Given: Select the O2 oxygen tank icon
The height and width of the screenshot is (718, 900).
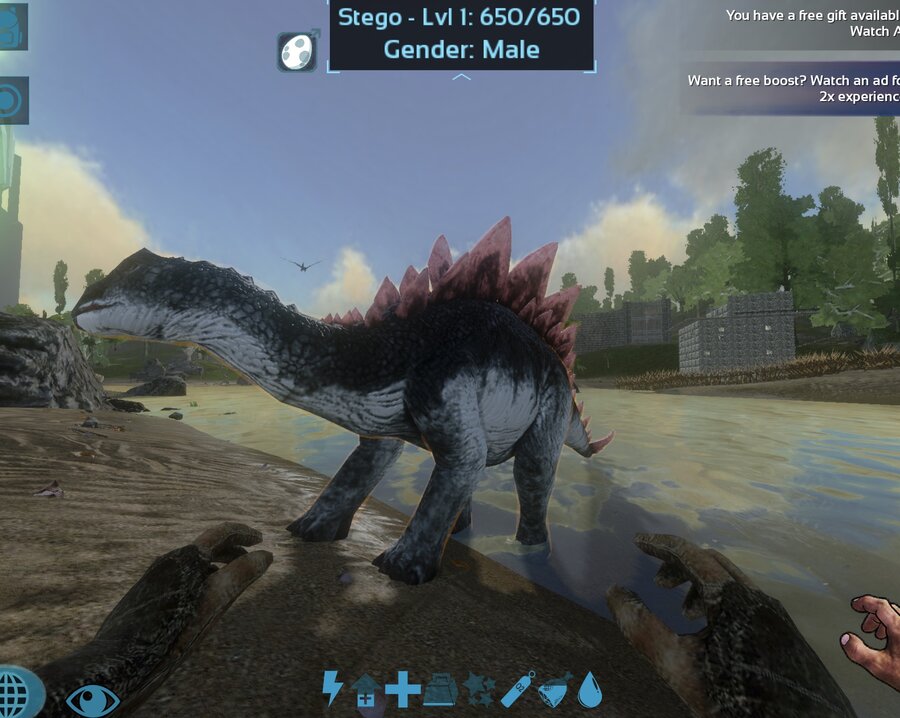Looking at the screenshot, I should coord(517,689).
